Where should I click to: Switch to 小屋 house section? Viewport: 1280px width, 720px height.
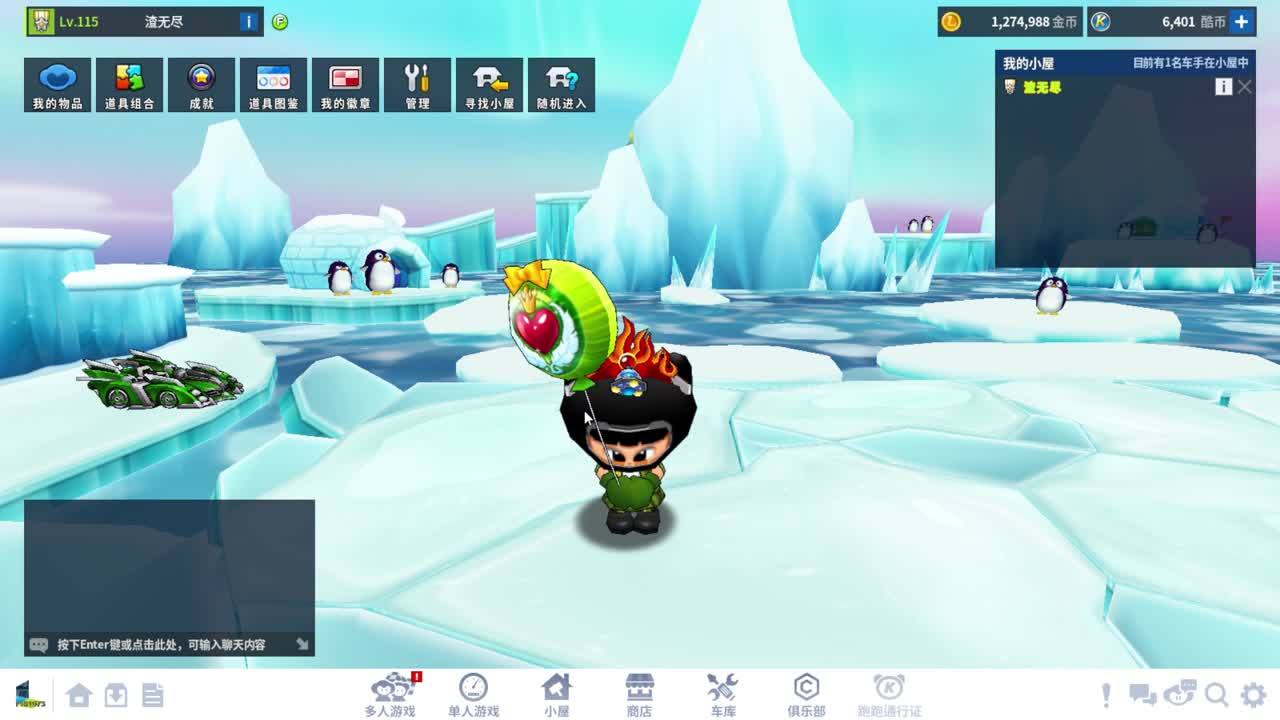[x=556, y=694]
